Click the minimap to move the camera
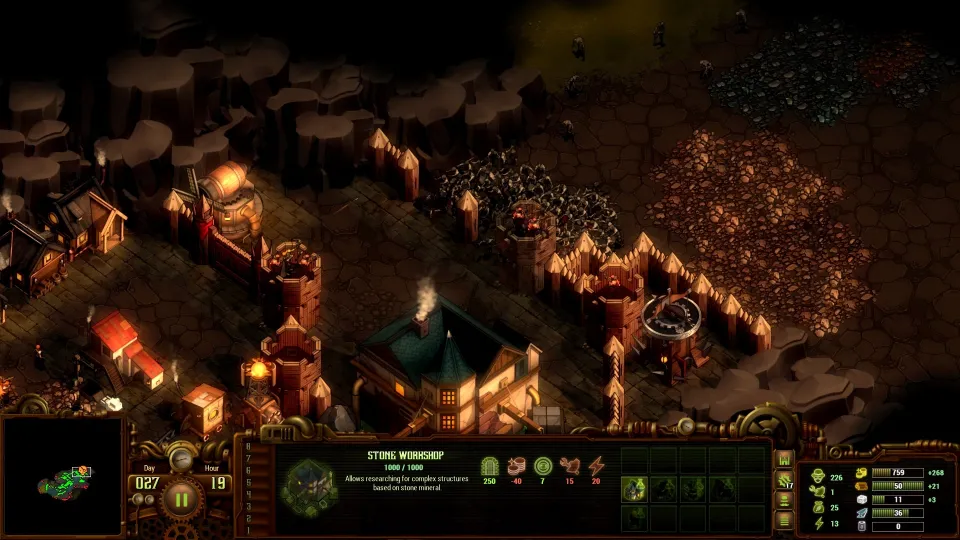The height and width of the screenshot is (540, 960). pos(62,478)
